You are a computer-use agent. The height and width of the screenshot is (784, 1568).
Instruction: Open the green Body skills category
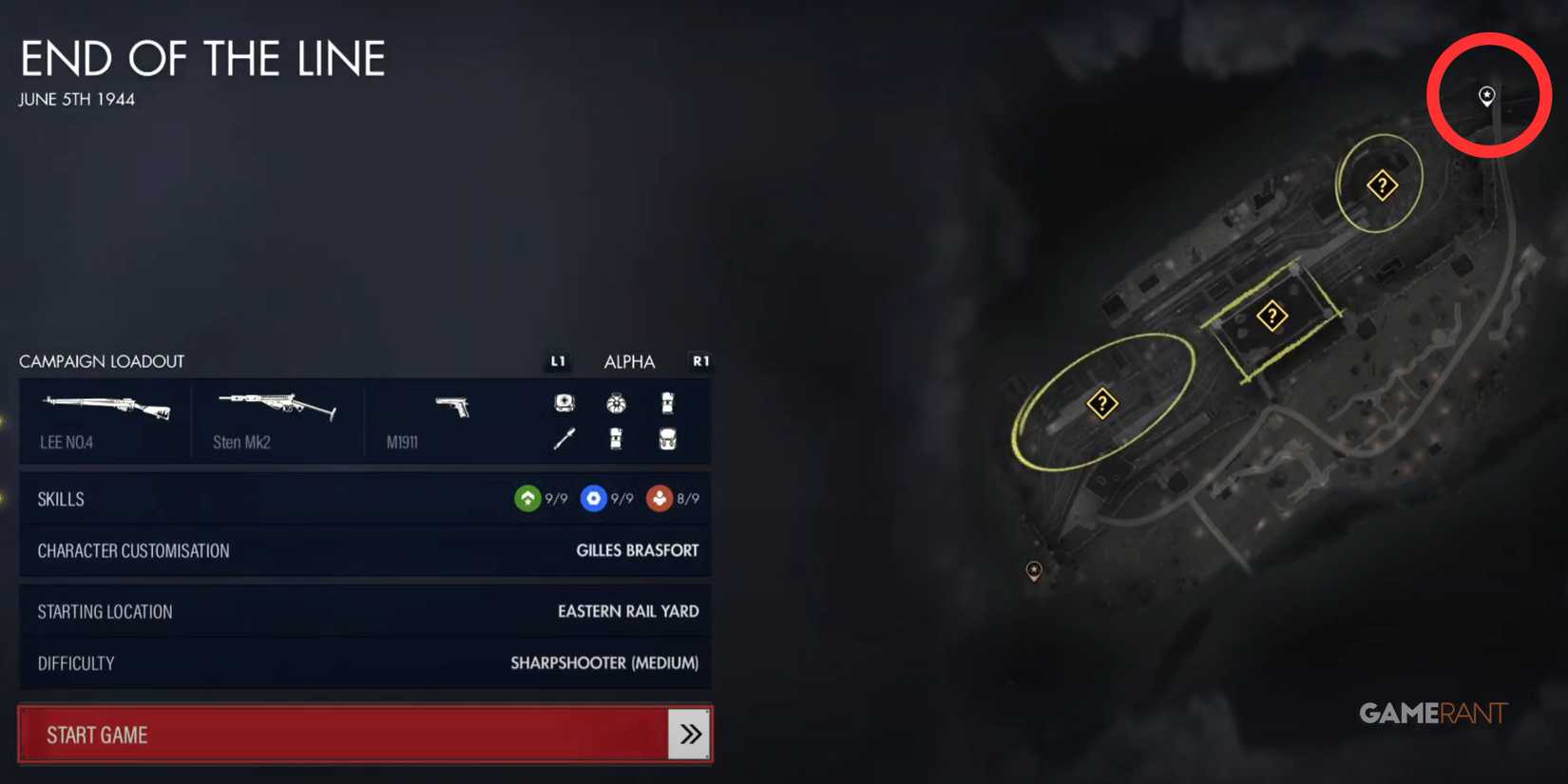pyautogui.click(x=527, y=498)
